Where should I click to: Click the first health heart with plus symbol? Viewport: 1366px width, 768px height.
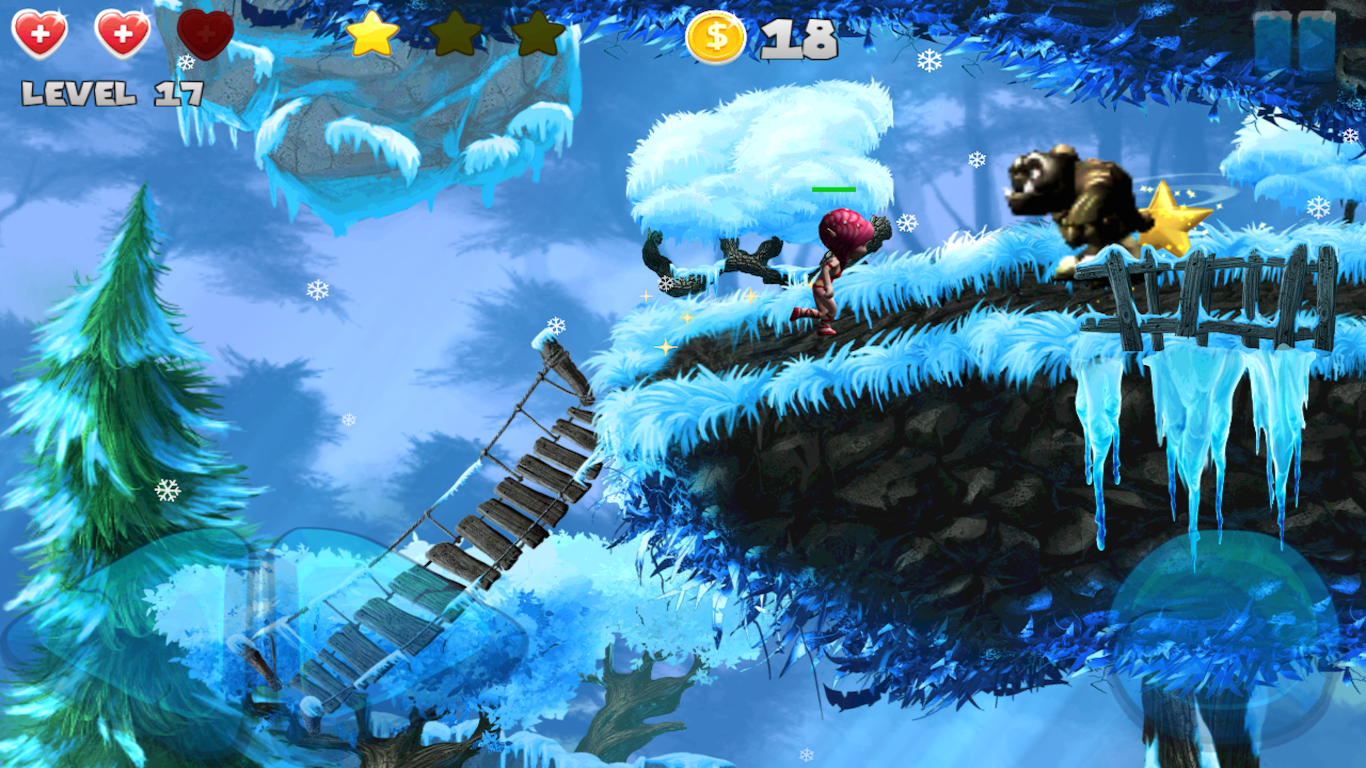pyautogui.click(x=40, y=34)
